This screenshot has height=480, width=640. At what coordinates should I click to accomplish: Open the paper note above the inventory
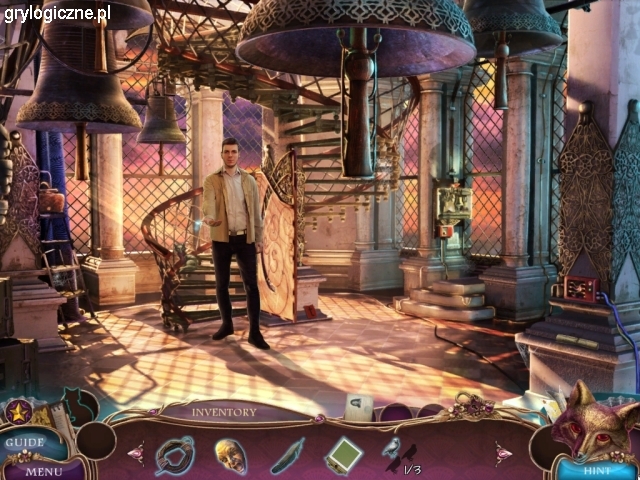click(359, 405)
